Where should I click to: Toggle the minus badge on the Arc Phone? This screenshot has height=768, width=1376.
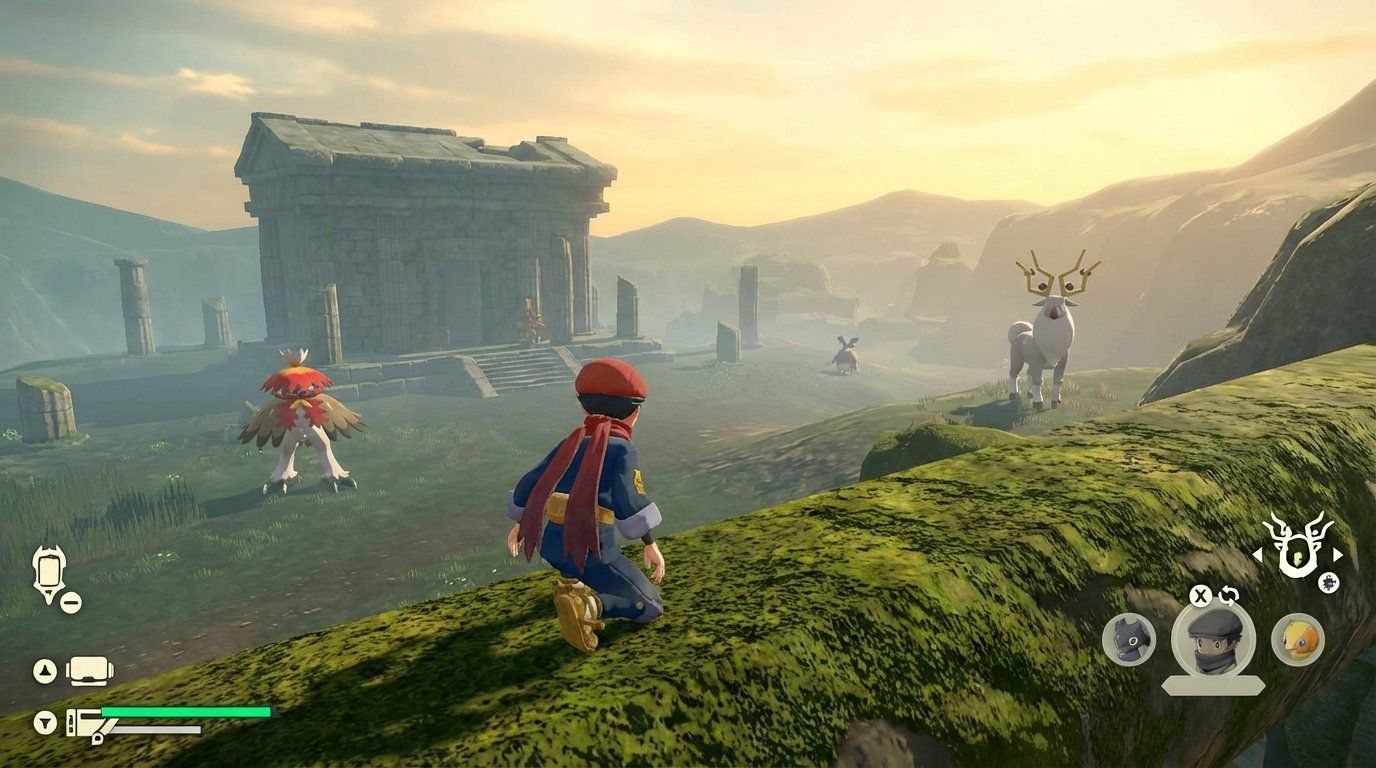point(70,602)
